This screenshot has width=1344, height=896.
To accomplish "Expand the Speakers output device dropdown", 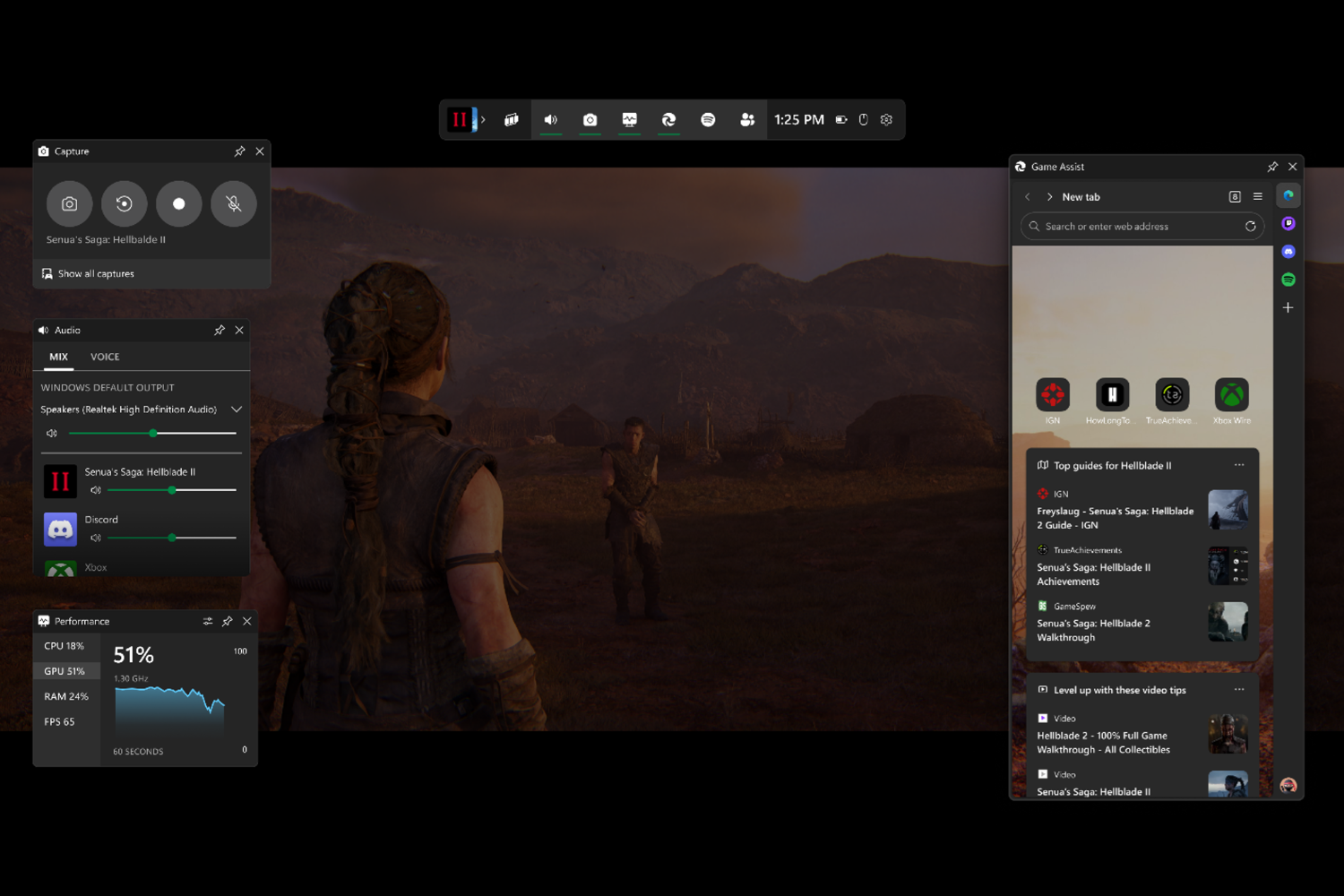I will click(237, 409).
